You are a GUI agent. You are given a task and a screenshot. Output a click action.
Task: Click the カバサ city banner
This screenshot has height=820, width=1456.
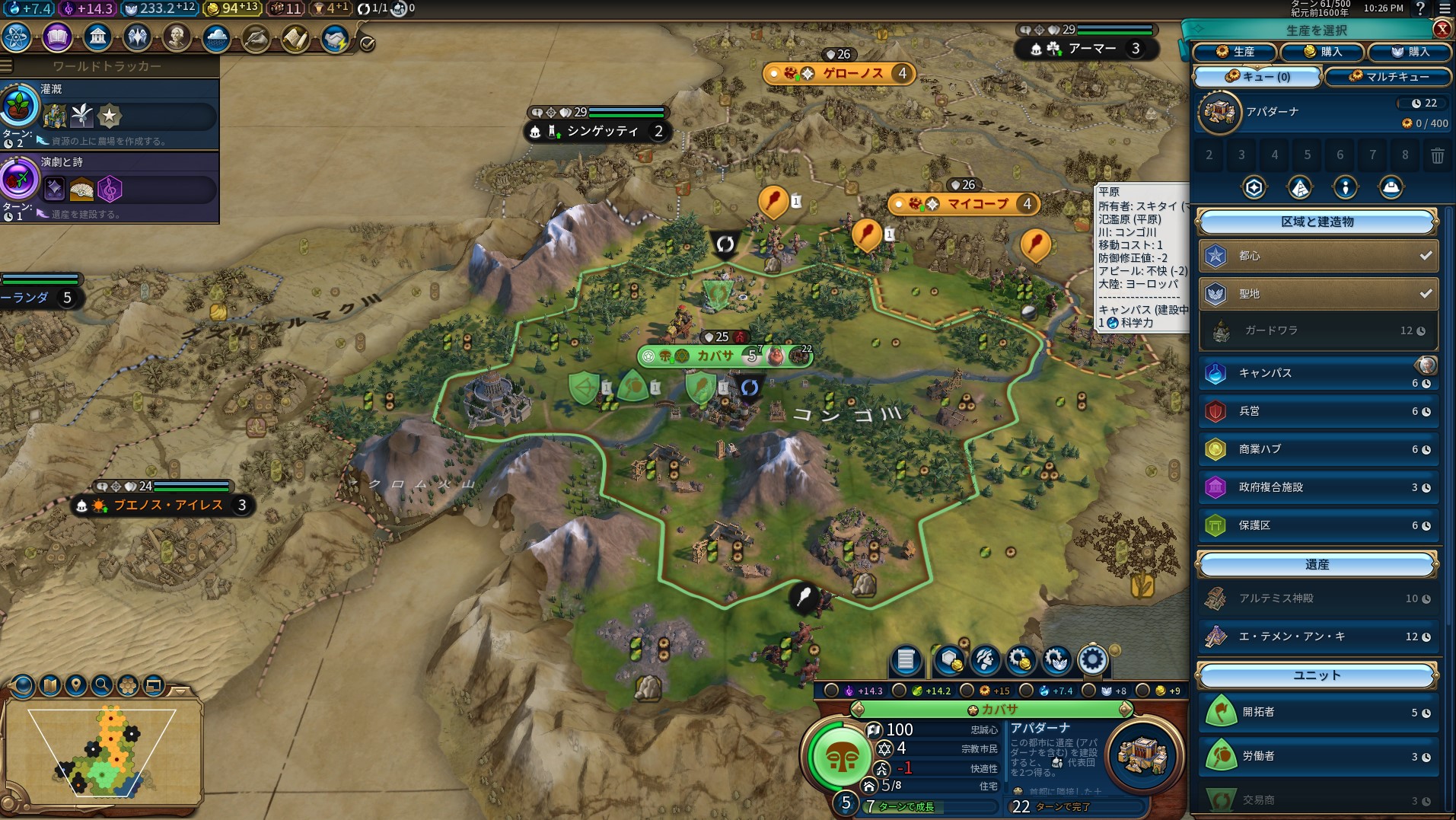[715, 356]
